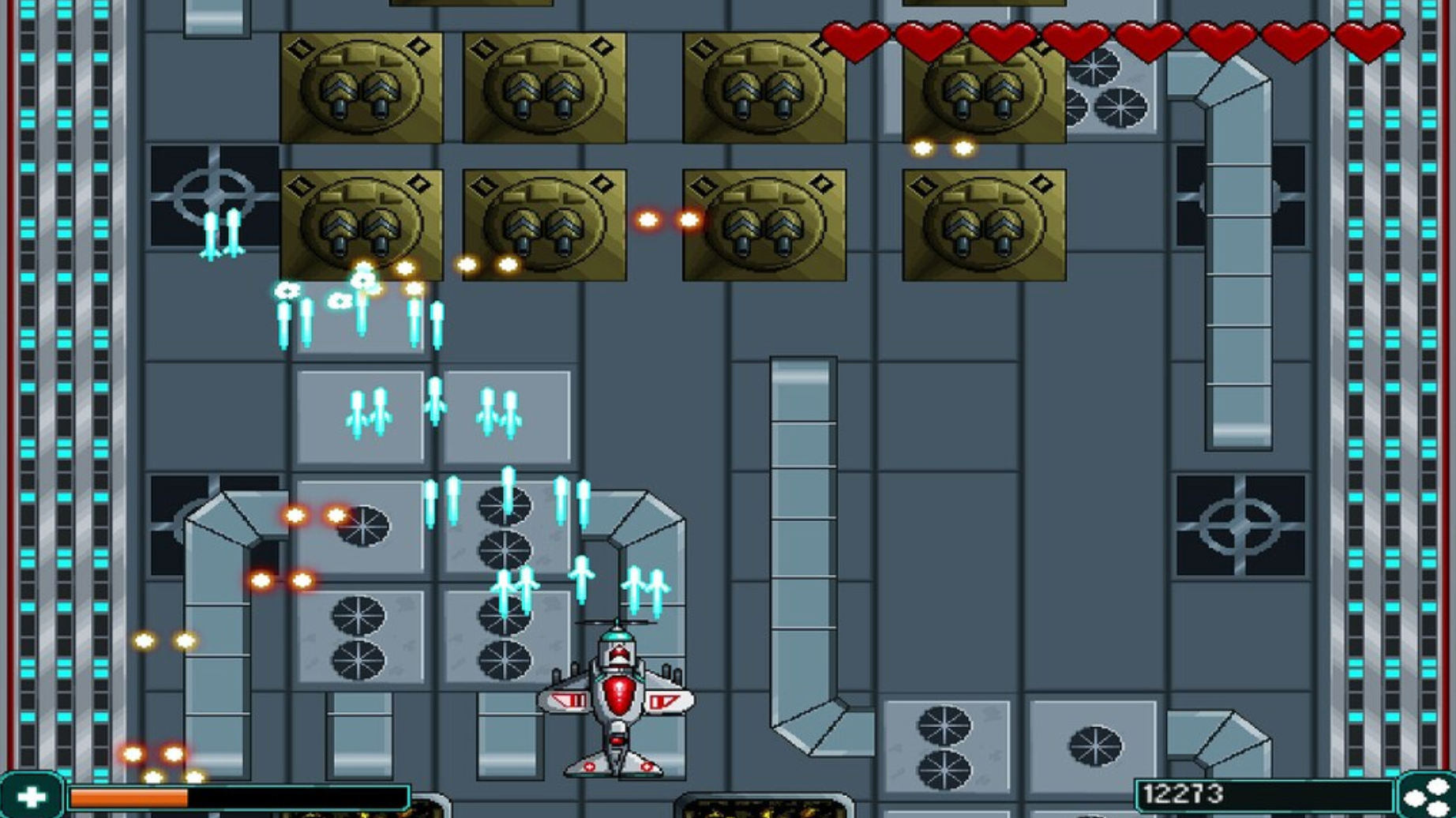Click the white ship icon beside the score
This screenshot has width=1456, height=818.
(1426, 796)
